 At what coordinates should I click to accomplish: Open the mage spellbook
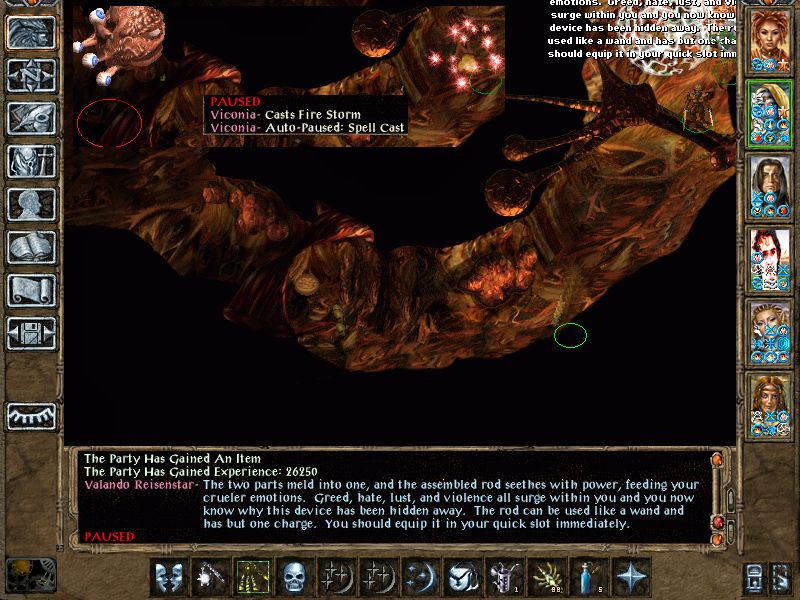[x=32, y=247]
